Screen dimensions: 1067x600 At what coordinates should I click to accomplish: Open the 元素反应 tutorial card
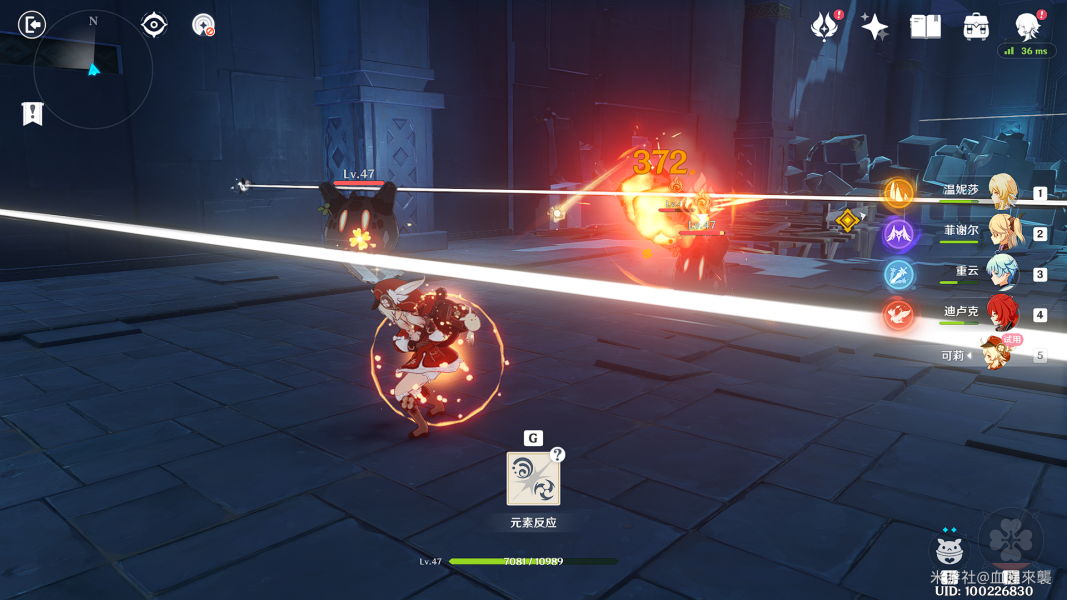click(x=533, y=479)
